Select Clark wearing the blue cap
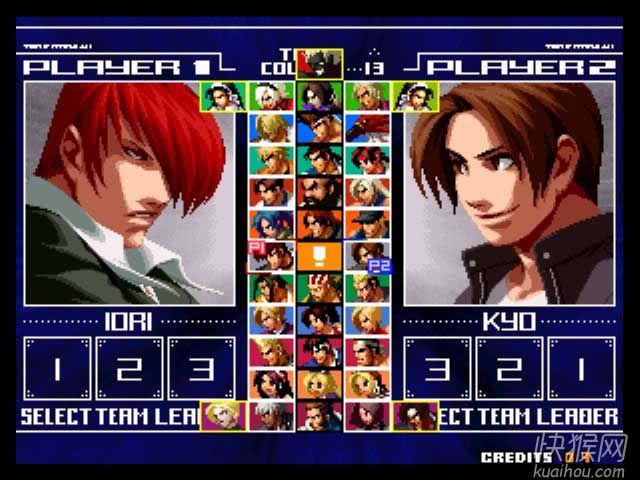The height and width of the screenshot is (480, 640). 367,223
